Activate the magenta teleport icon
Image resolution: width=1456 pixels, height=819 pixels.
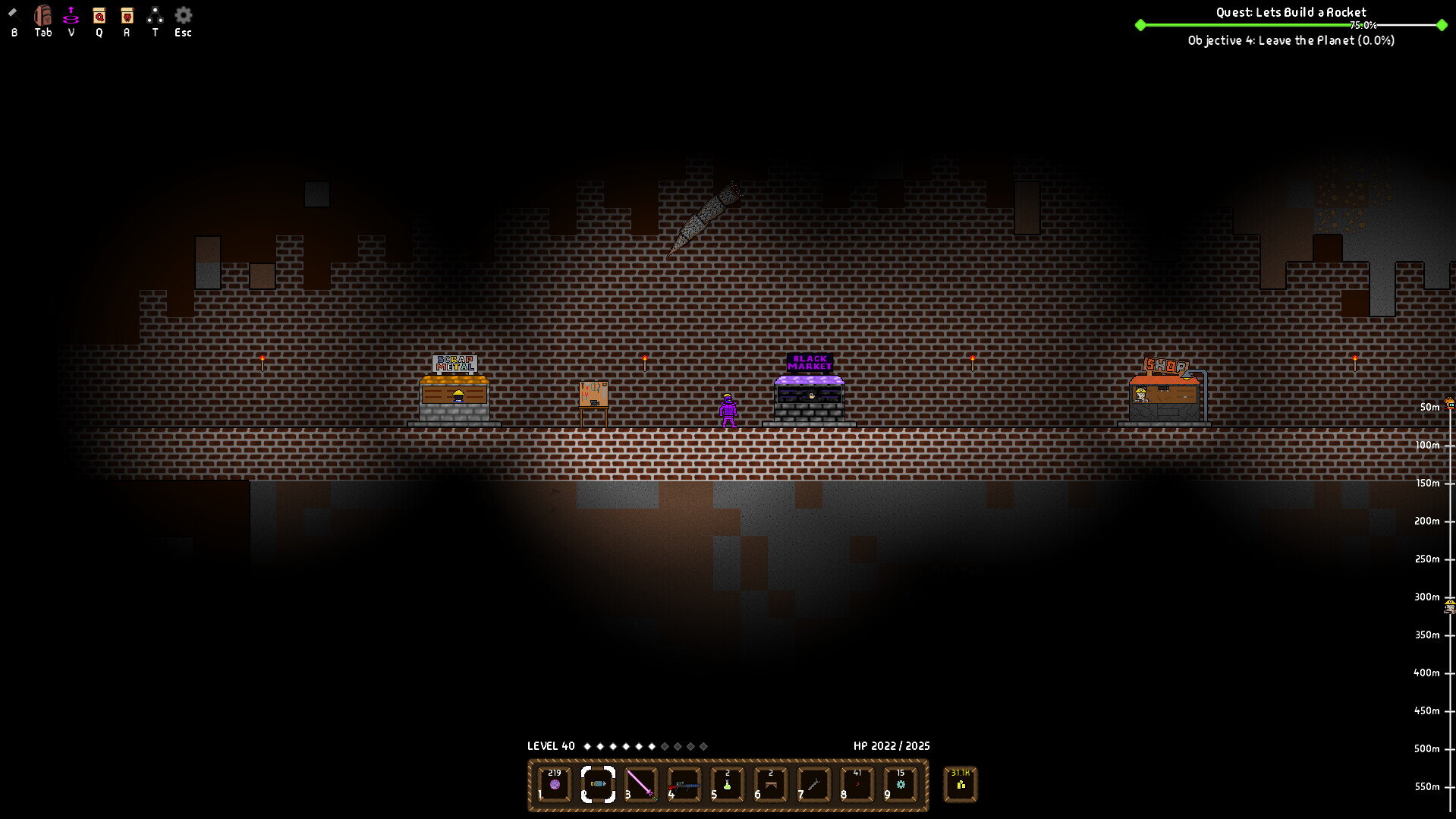point(71,15)
